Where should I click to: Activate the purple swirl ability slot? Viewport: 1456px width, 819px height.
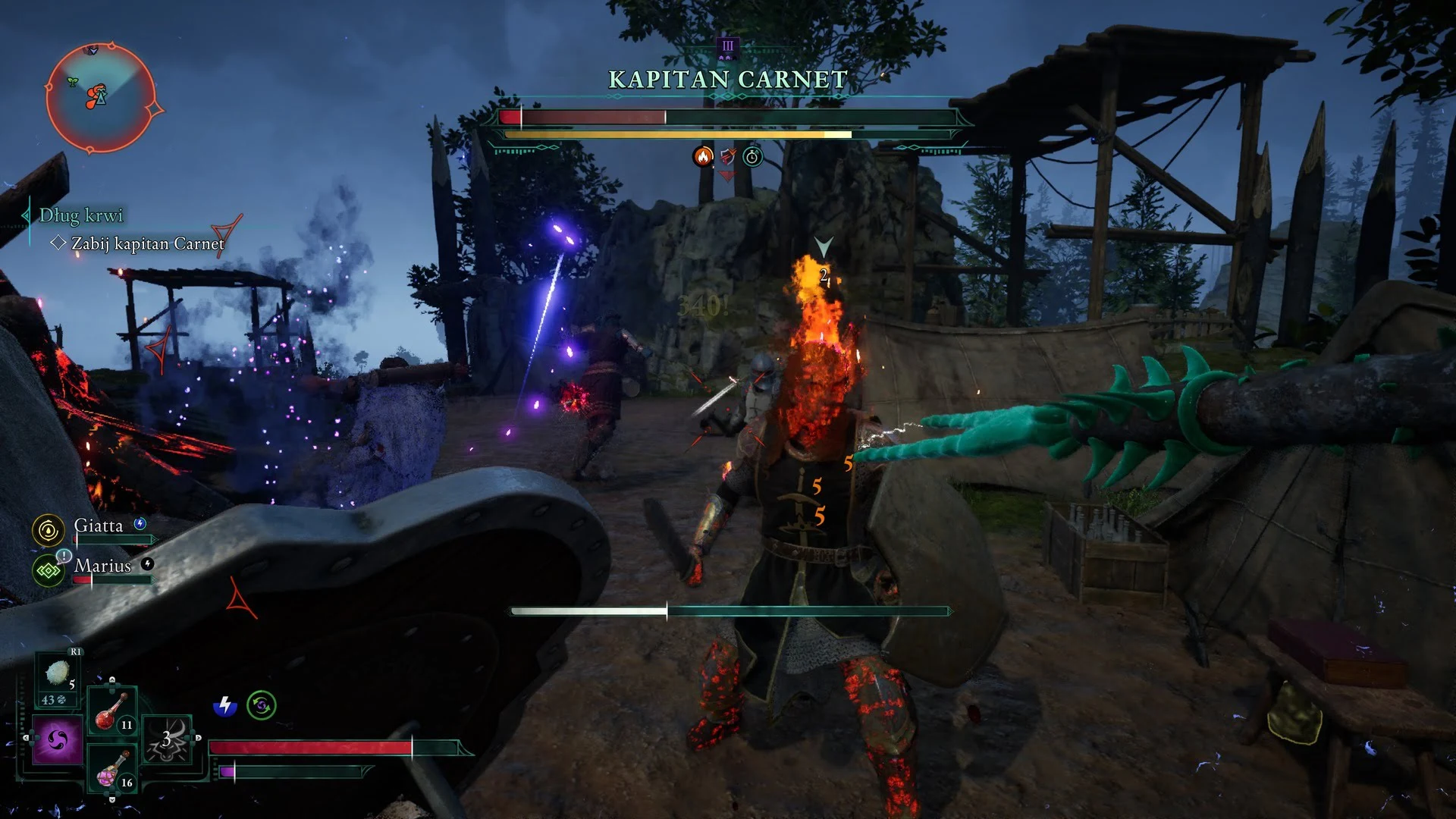(x=58, y=739)
